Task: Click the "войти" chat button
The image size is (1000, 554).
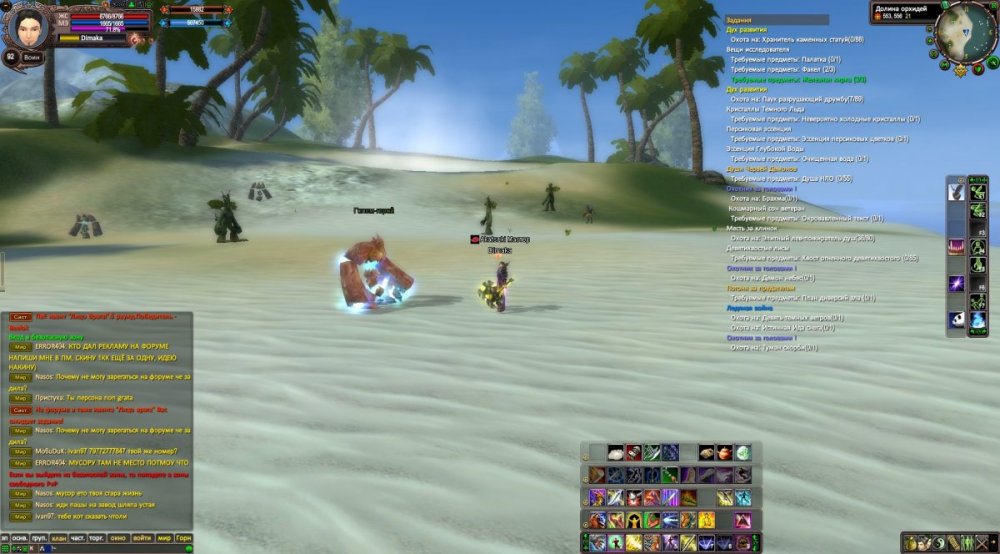Action: tap(143, 537)
